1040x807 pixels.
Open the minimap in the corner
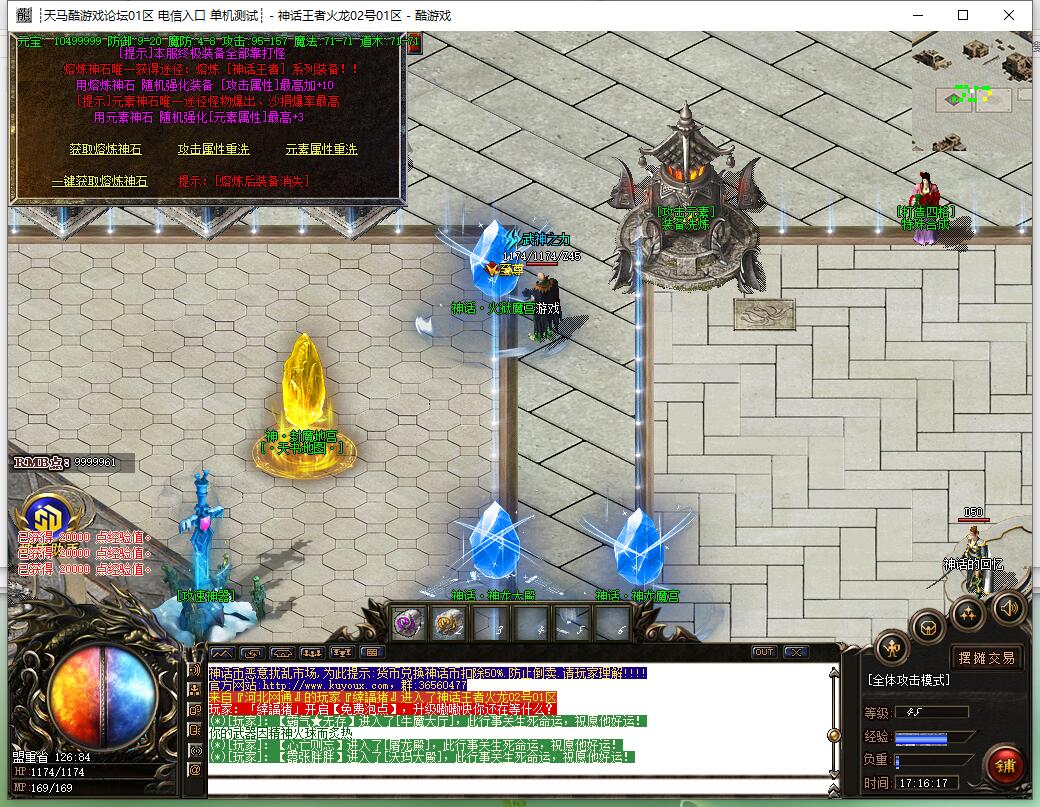tap(971, 92)
